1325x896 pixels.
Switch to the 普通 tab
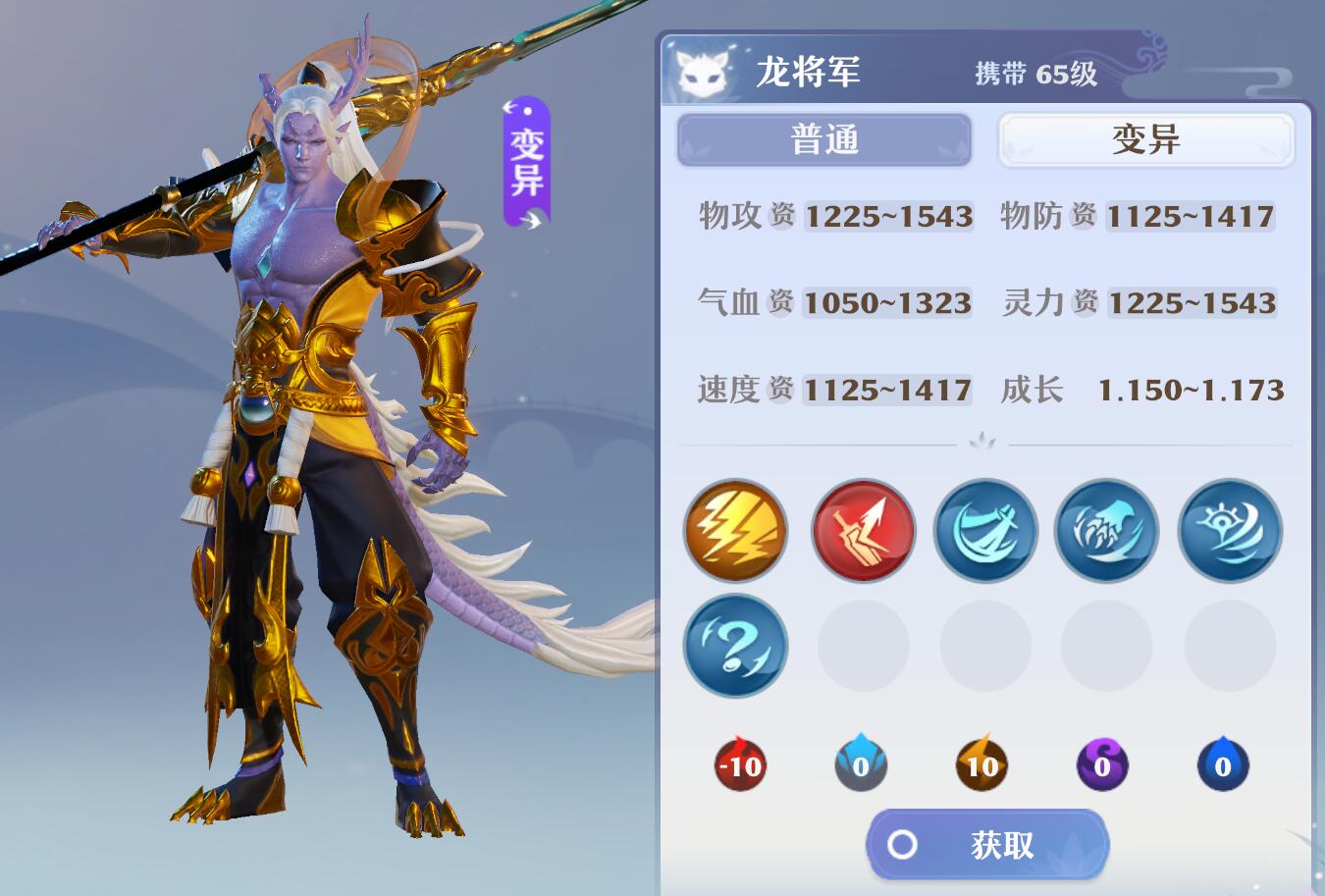823,139
